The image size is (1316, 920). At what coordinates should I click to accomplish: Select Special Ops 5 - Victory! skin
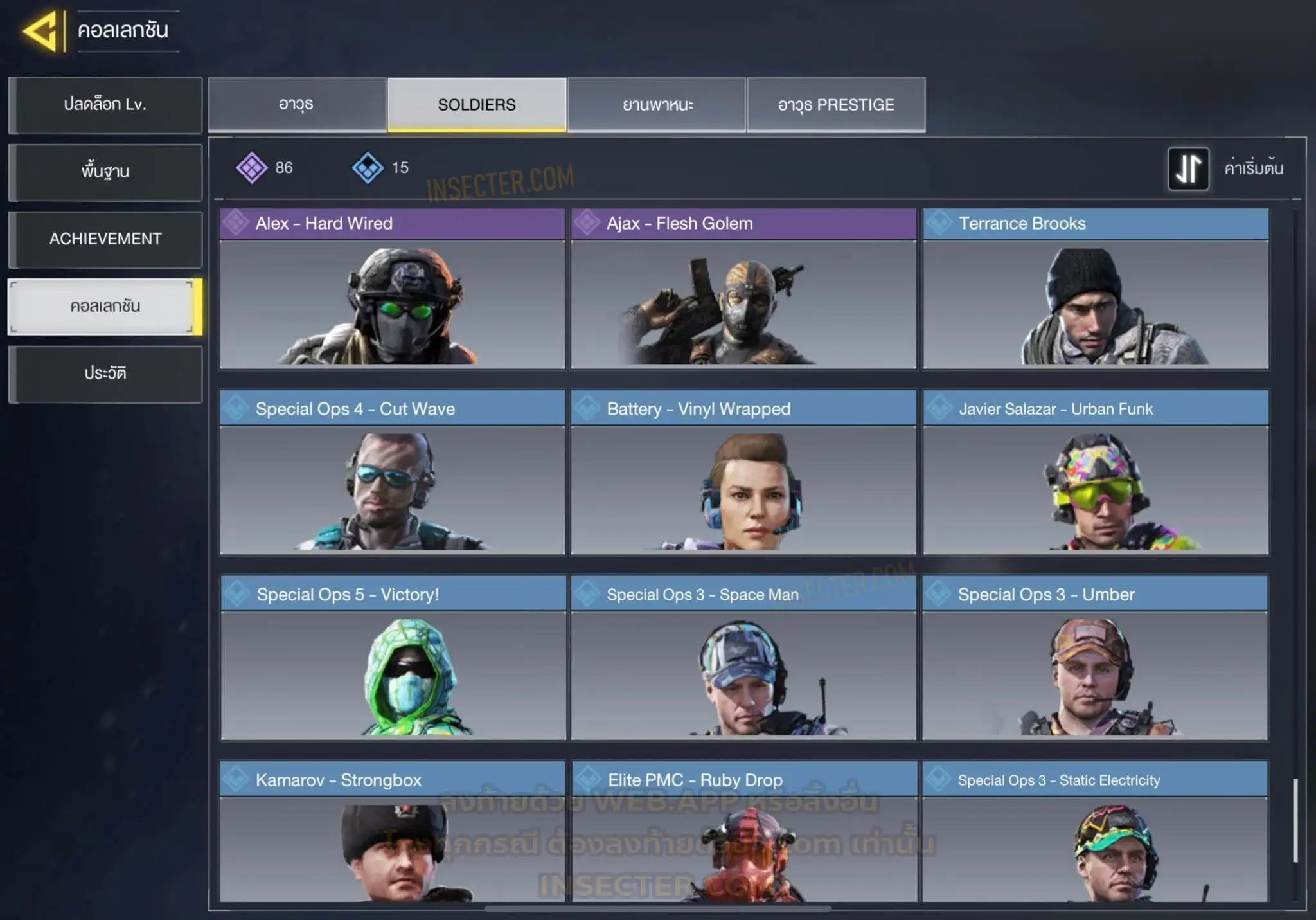pyautogui.click(x=393, y=658)
